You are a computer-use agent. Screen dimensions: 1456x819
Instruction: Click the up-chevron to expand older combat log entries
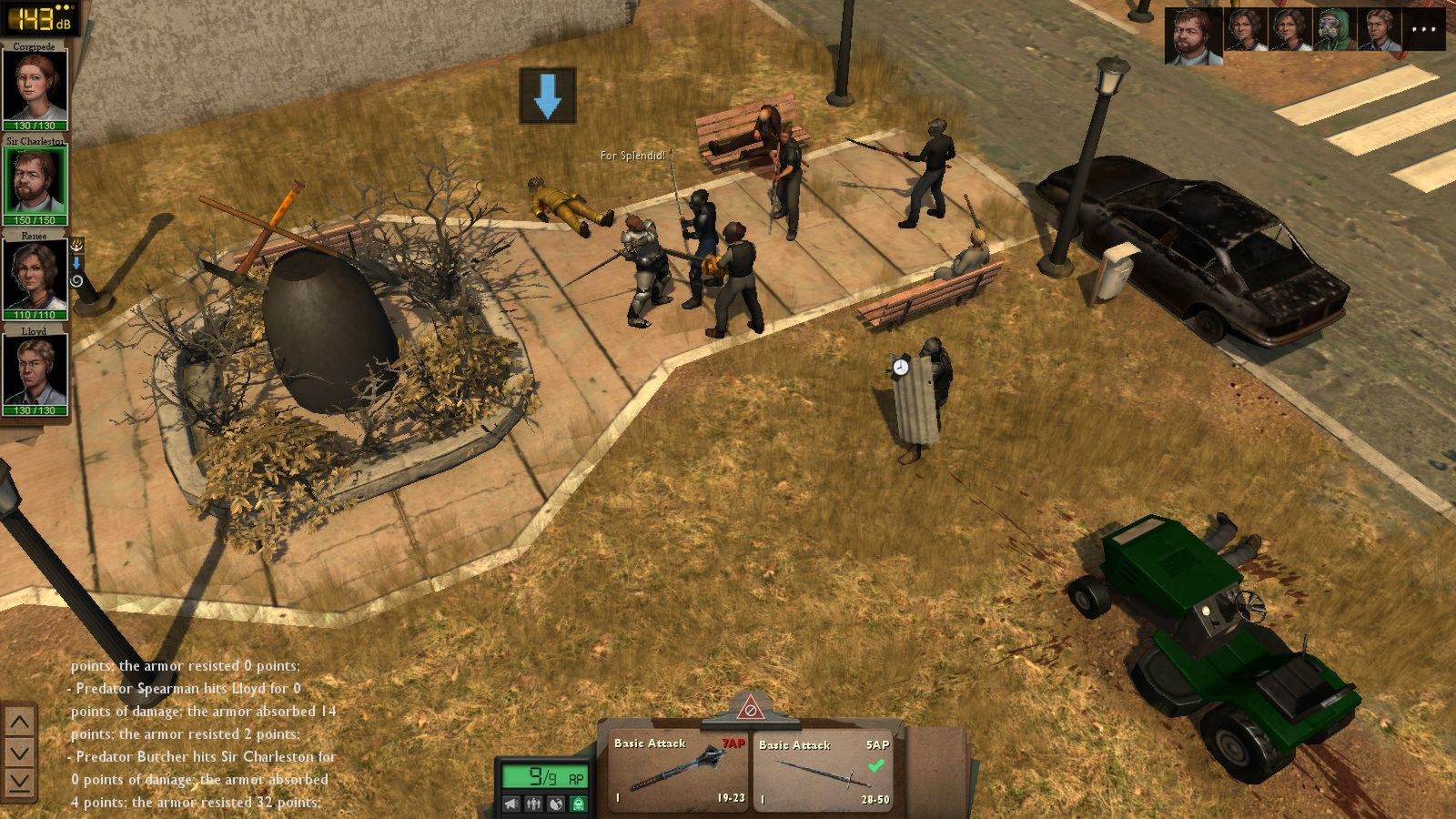click(x=18, y=720)
